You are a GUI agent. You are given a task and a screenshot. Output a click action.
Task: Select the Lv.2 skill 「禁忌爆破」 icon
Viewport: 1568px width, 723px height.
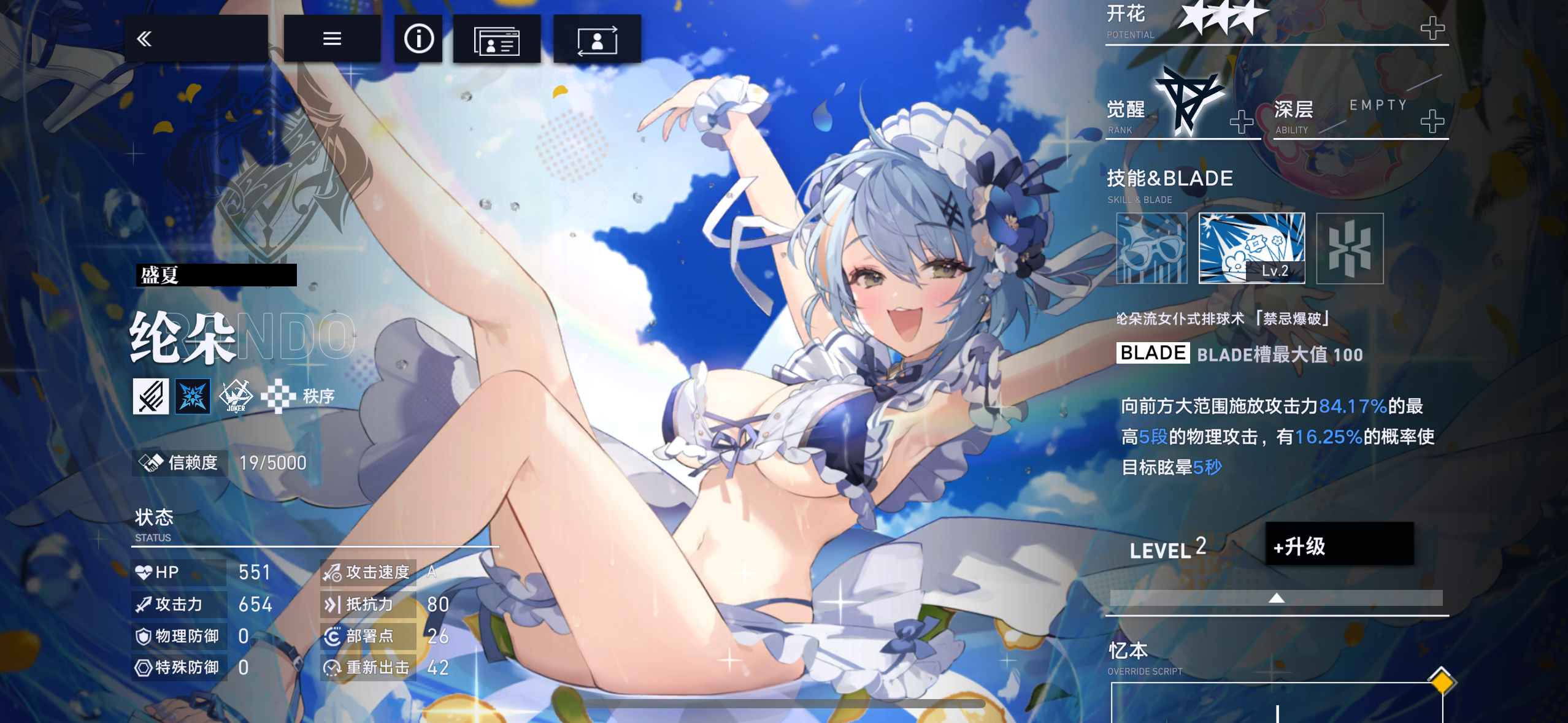[x=1251, y=248]
